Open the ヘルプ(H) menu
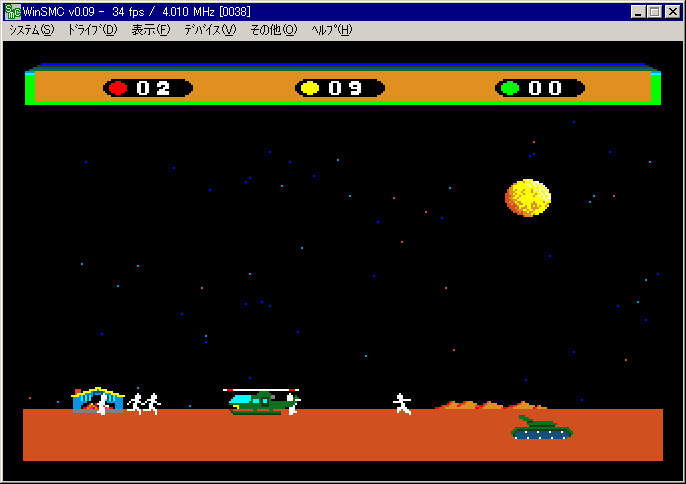The image size is (686, 484). (x=332, y=30)
